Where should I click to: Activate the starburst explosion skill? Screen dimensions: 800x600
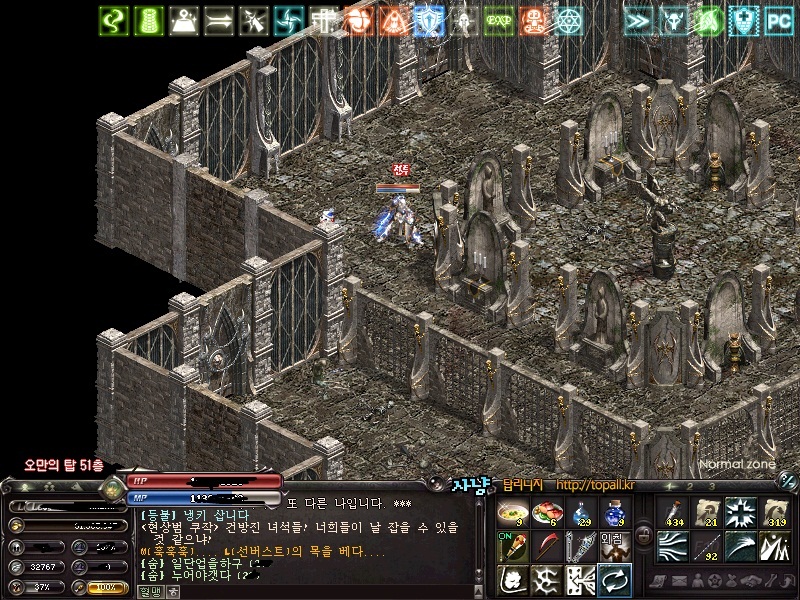click(x=739, y=514)
